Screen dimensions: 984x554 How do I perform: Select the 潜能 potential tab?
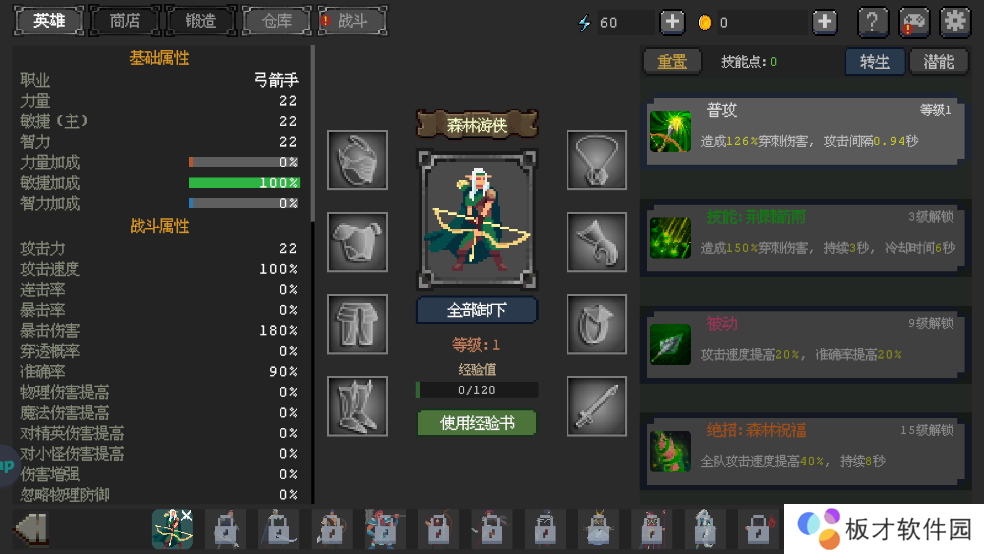point(939,62)
